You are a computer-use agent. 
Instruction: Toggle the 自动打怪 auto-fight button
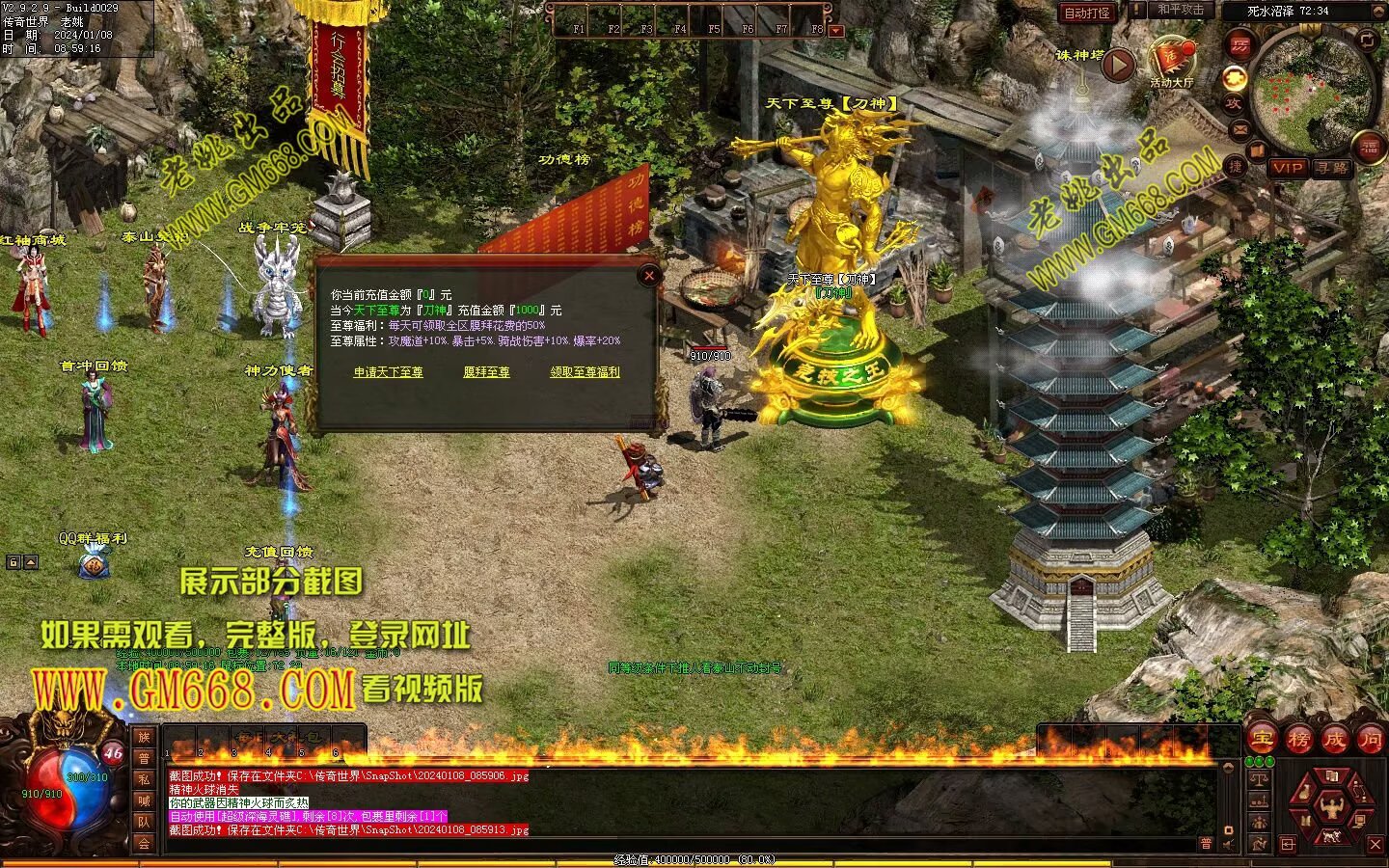tap(1087, 14)
